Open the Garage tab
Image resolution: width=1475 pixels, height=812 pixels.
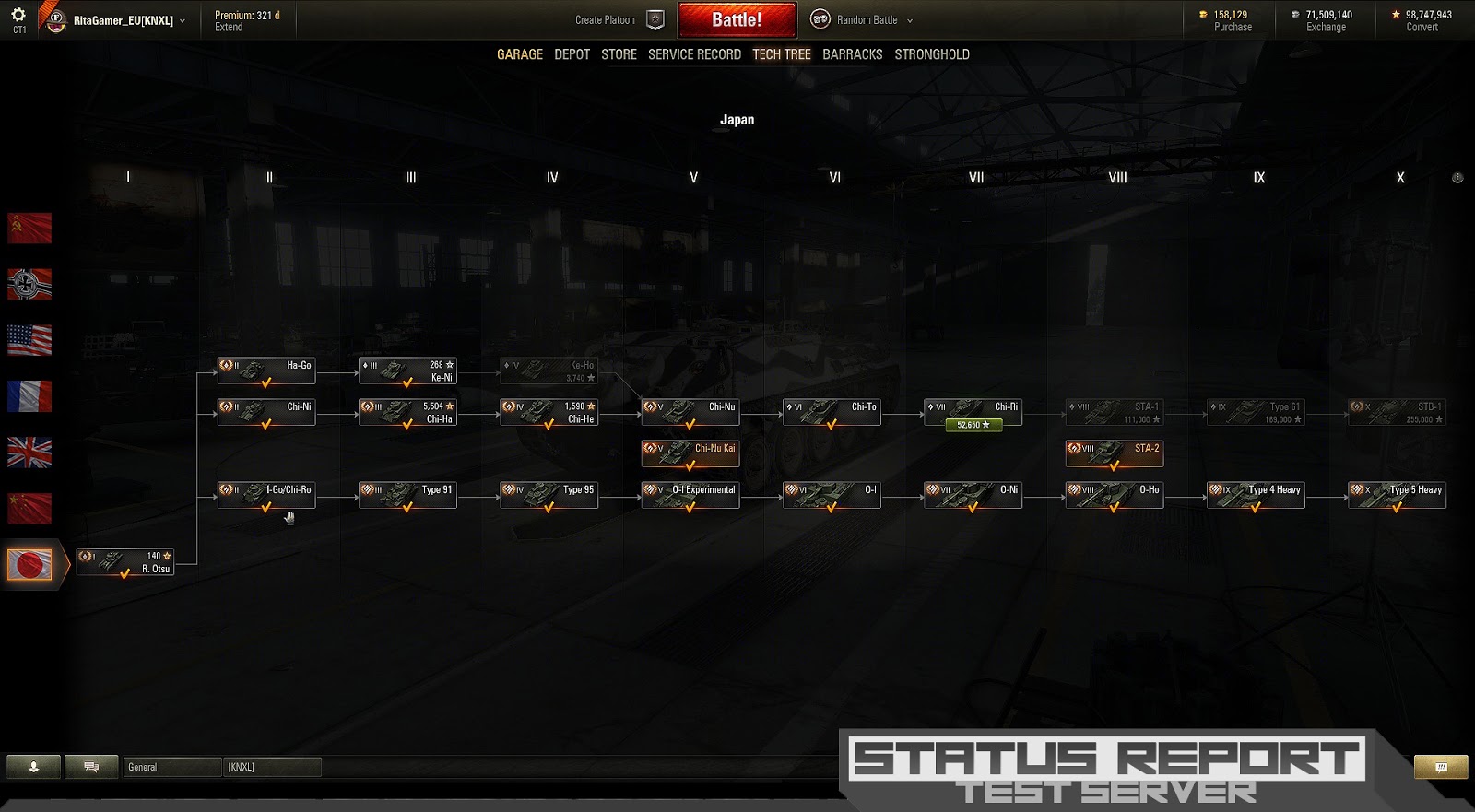click(520, 54)
